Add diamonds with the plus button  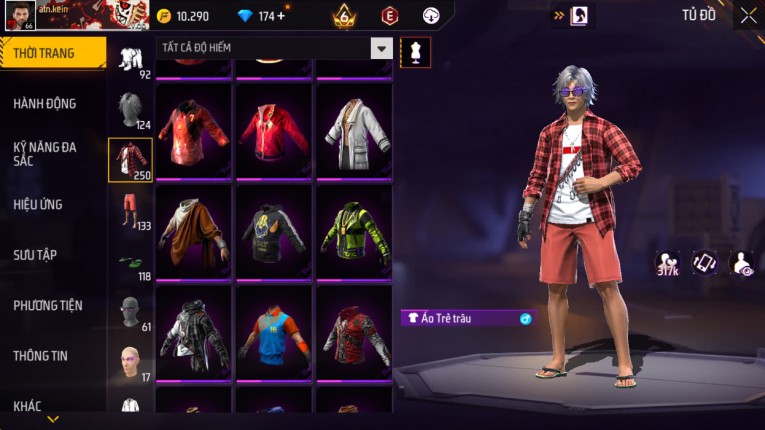click(280, 16)
